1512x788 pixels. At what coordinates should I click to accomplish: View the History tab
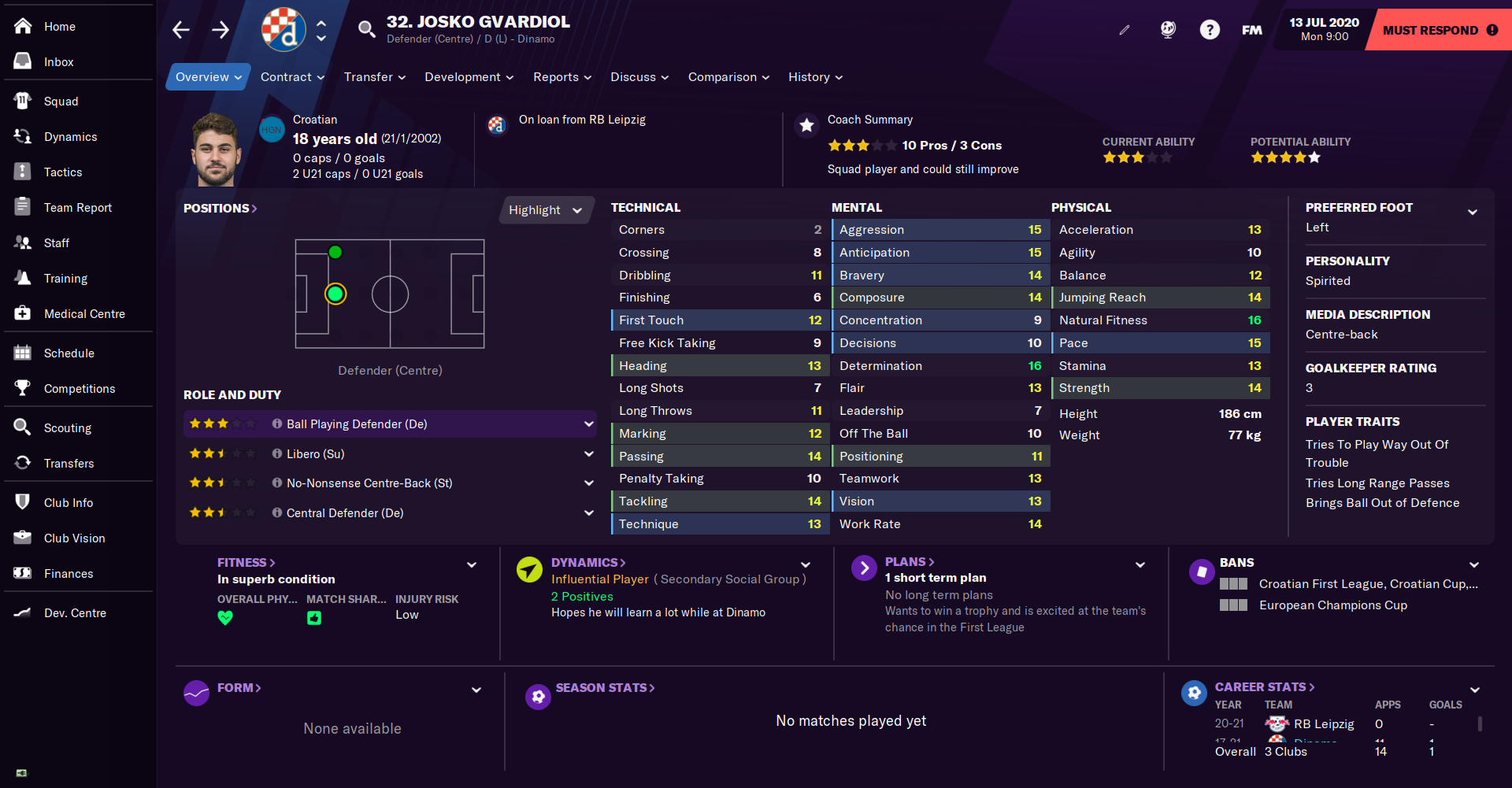[x=815, y=77]
